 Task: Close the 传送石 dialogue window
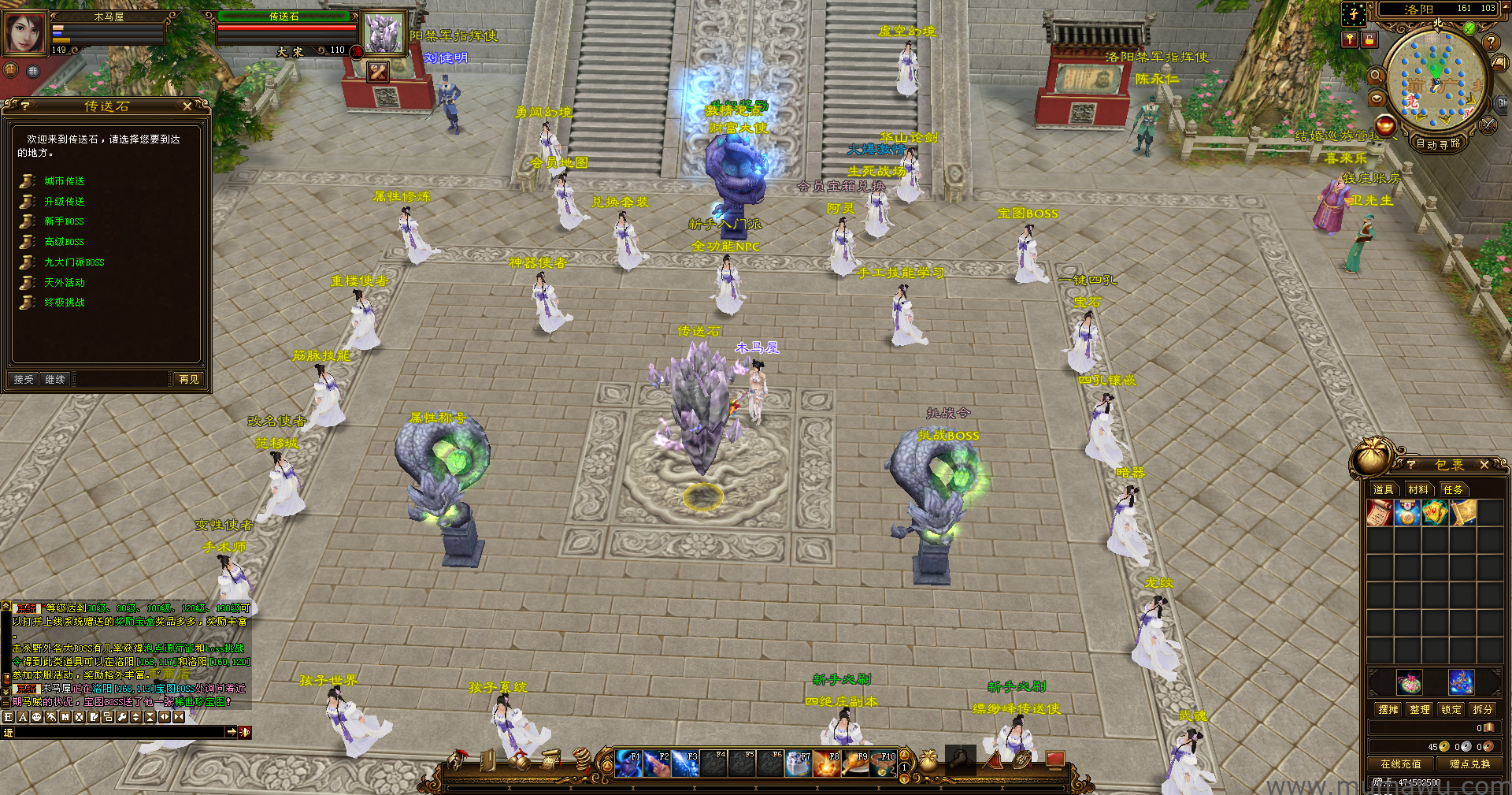click(187, 106)
